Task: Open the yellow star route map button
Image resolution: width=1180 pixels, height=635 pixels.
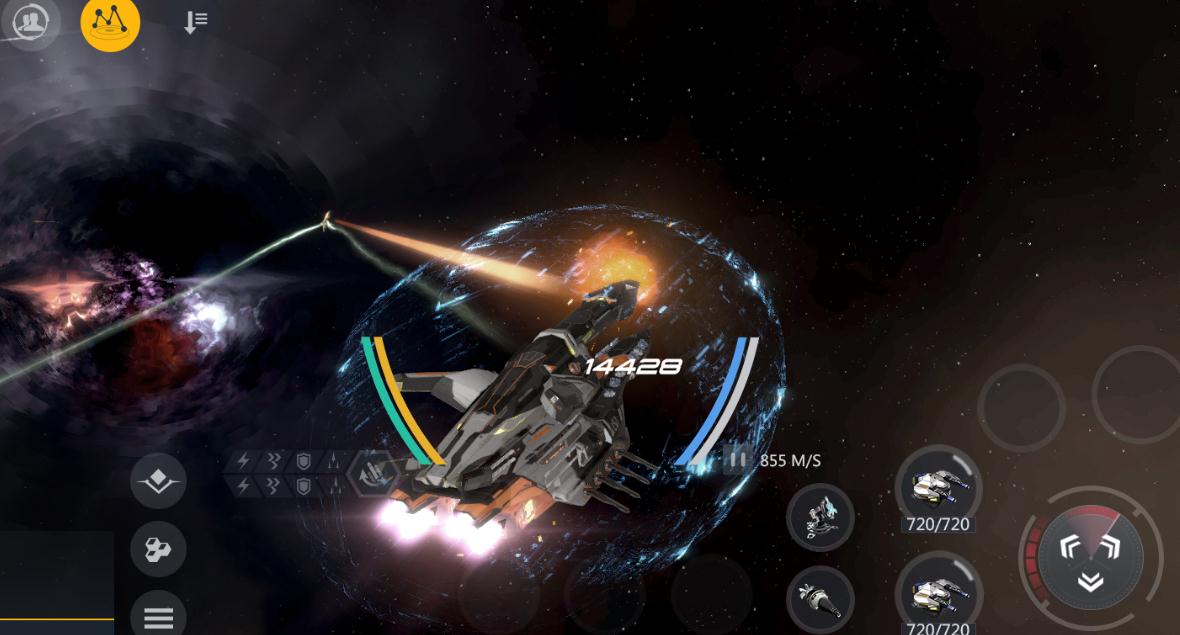Action: (x=110, y=22)
